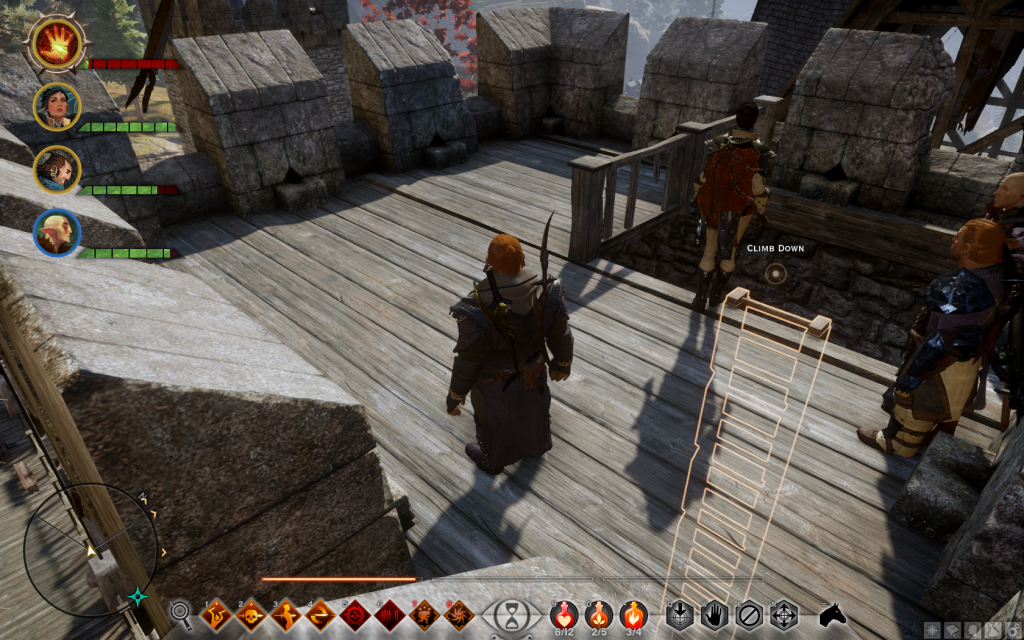The height and width of the screenshot is (640, 1024).
Task: Activate the red claw slash ability
Action: (x=390, y=613)
